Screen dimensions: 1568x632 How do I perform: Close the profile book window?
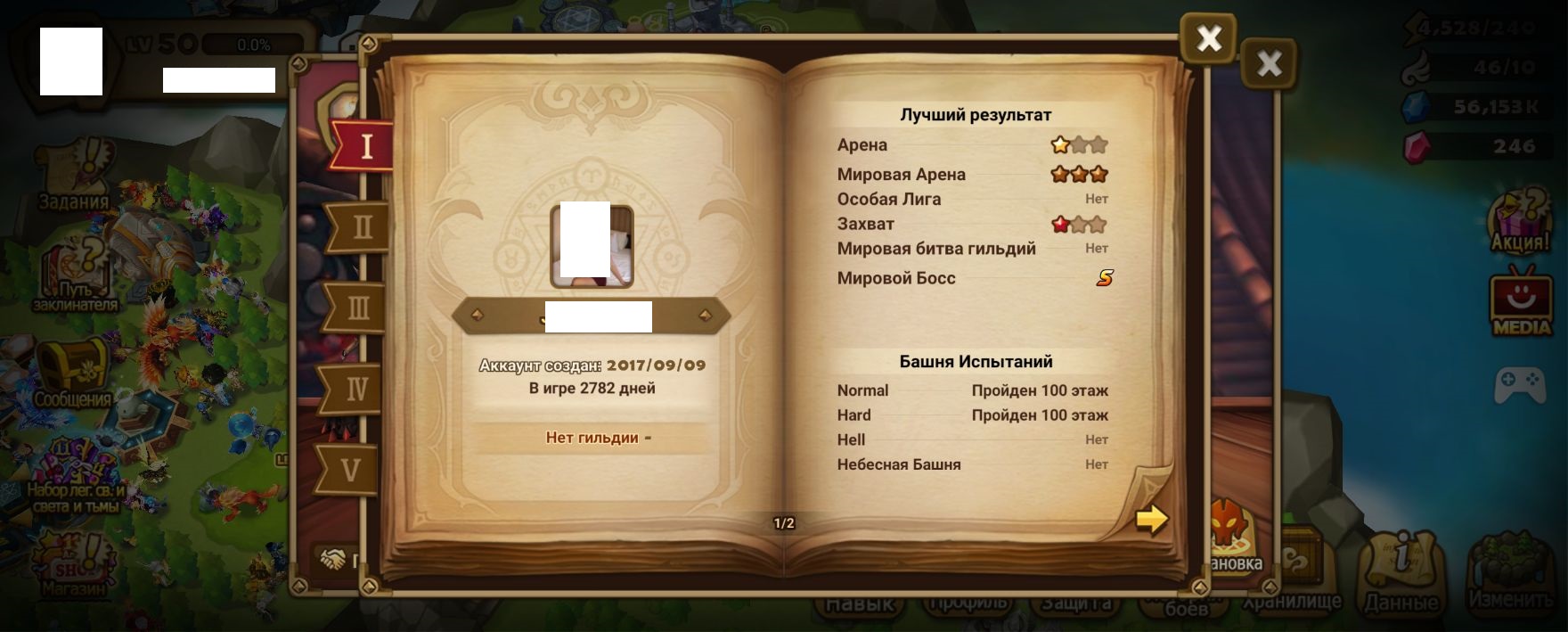(1208, 38)
